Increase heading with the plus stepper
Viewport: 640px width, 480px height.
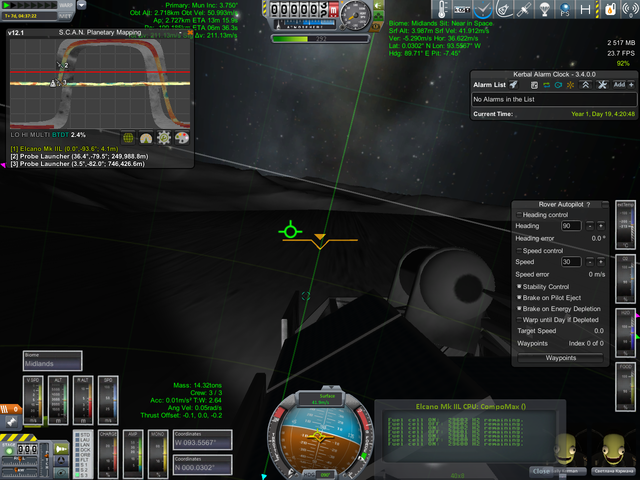coord(600,226)
